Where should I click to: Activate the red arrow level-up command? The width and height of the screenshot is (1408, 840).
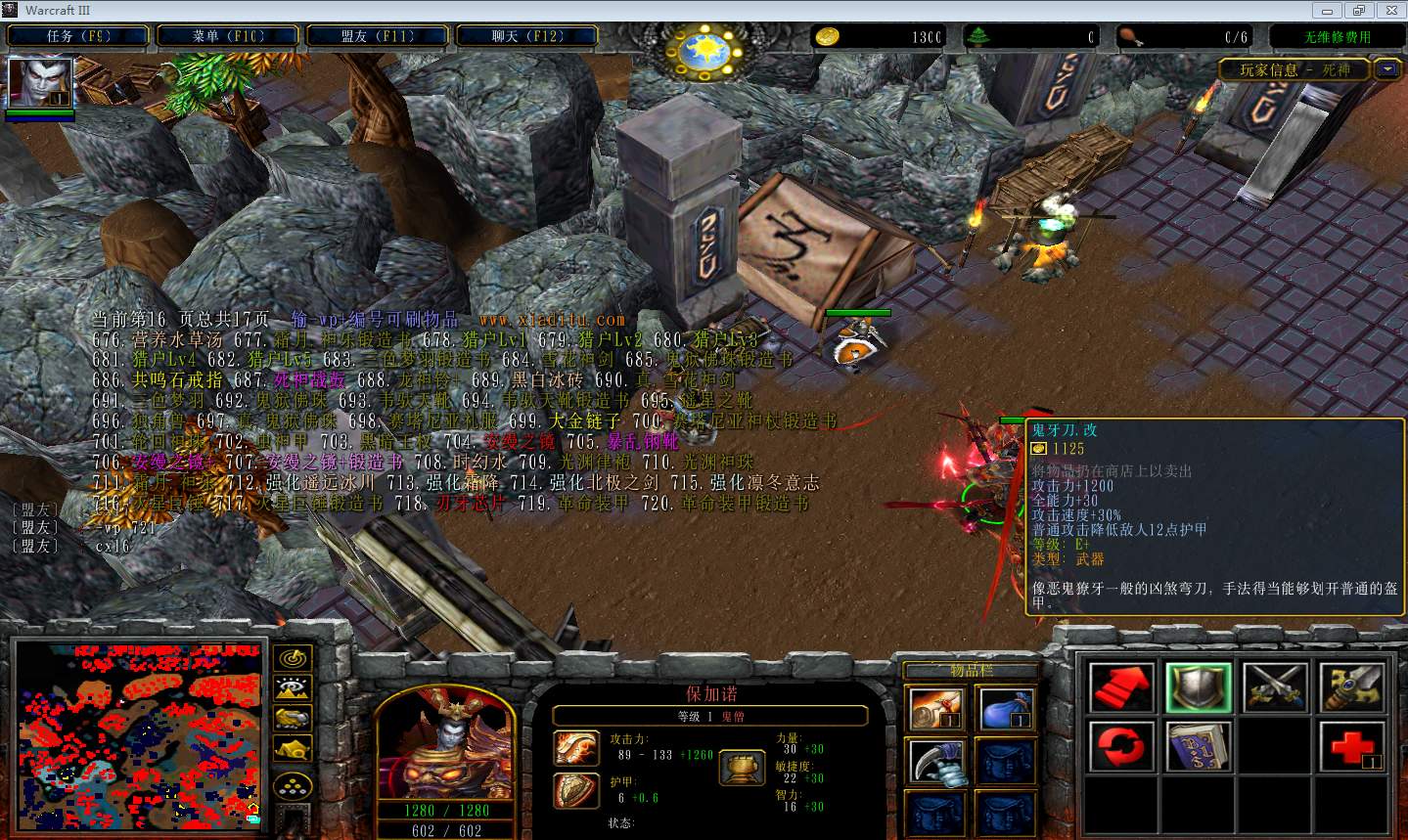(1121, 687)
